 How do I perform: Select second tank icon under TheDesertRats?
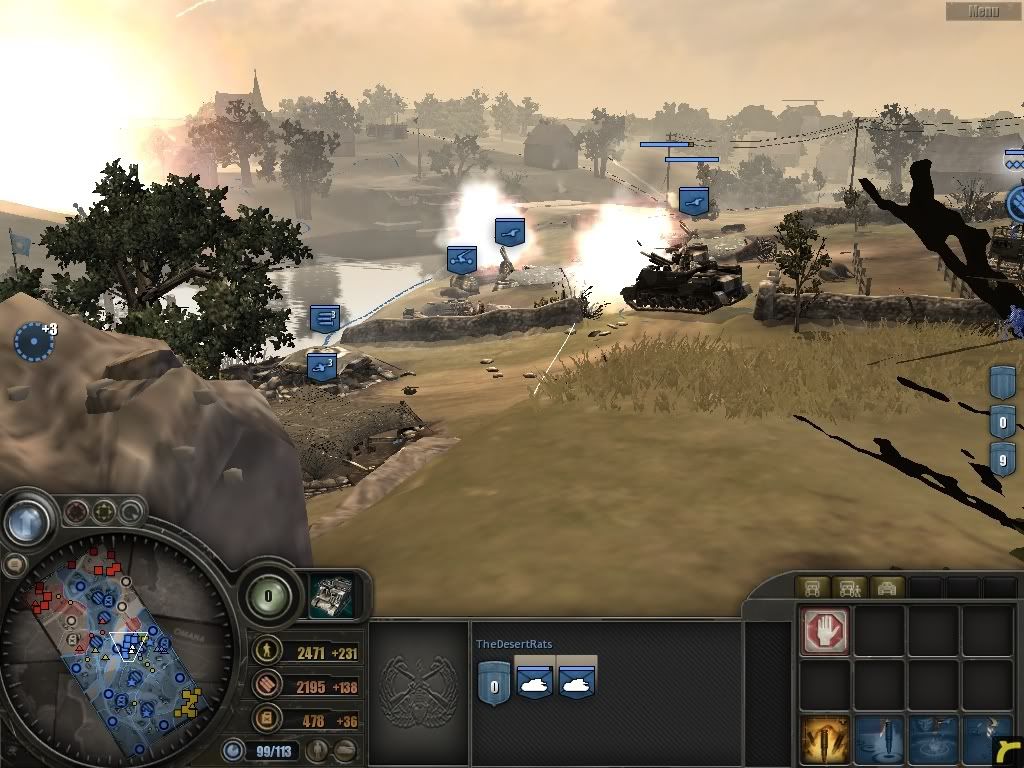[578, 681]
